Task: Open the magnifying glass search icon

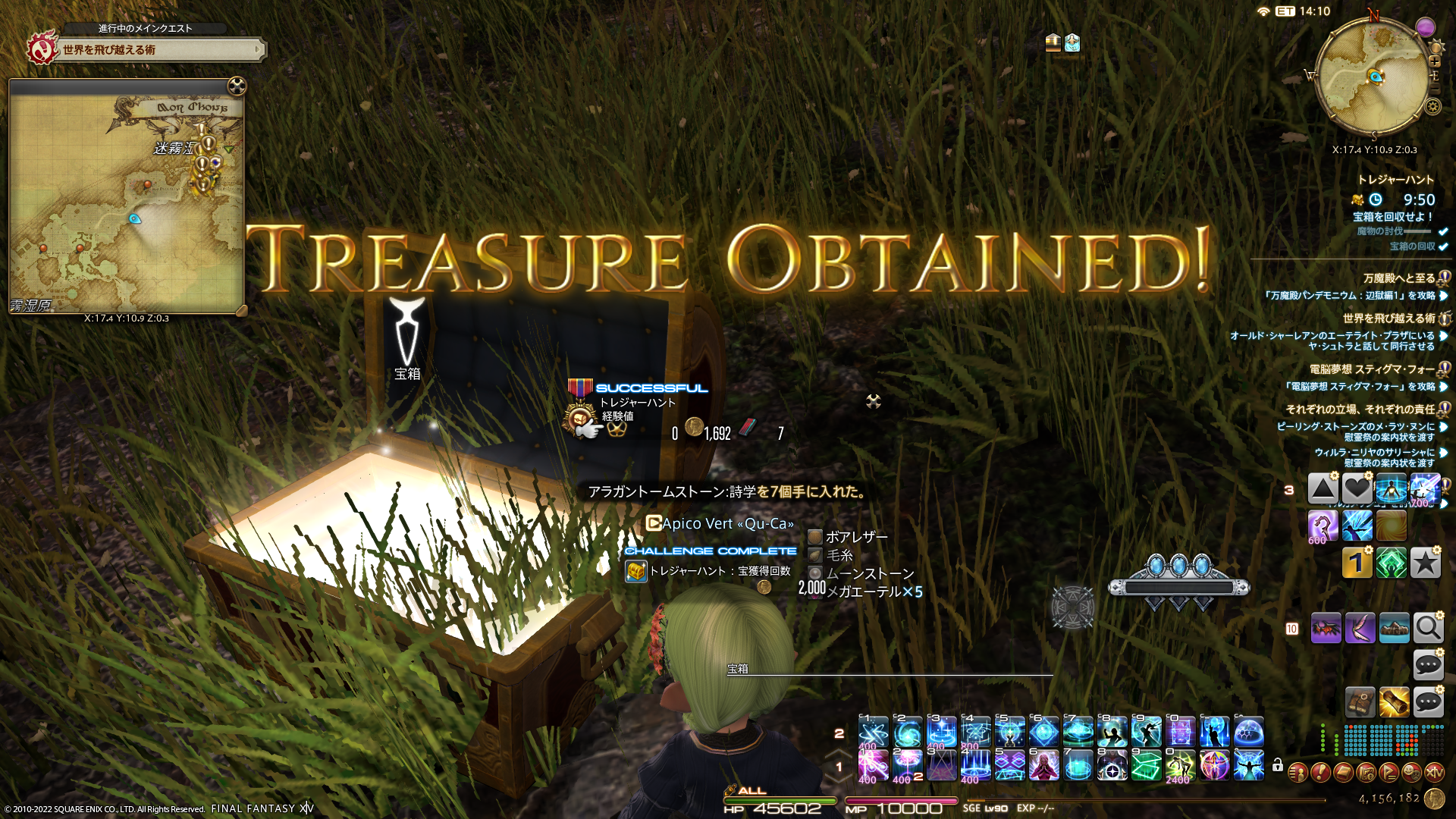Action: (x=1428, y=628)
